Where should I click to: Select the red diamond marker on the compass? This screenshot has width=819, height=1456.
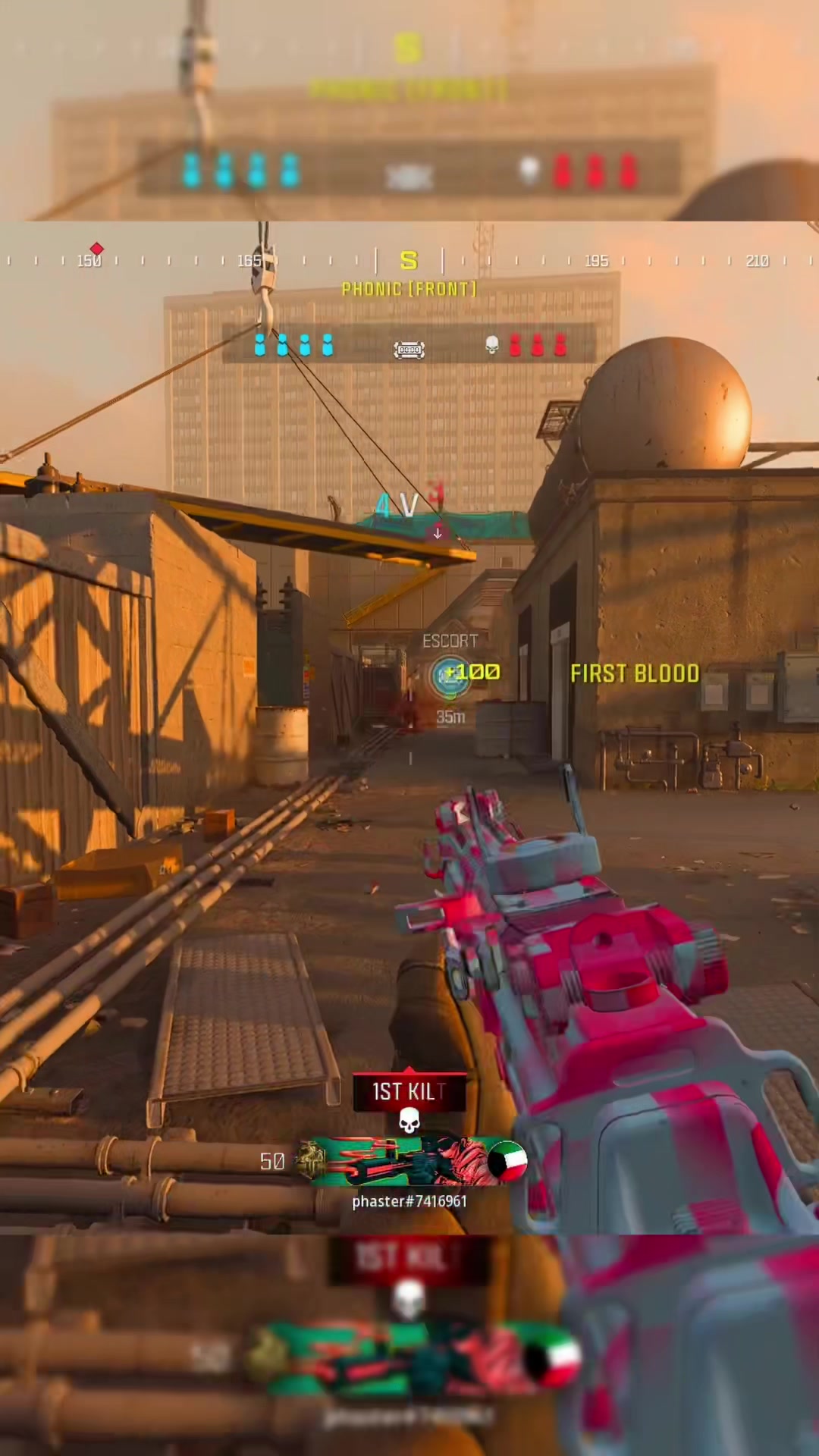[x=96, y=249]
